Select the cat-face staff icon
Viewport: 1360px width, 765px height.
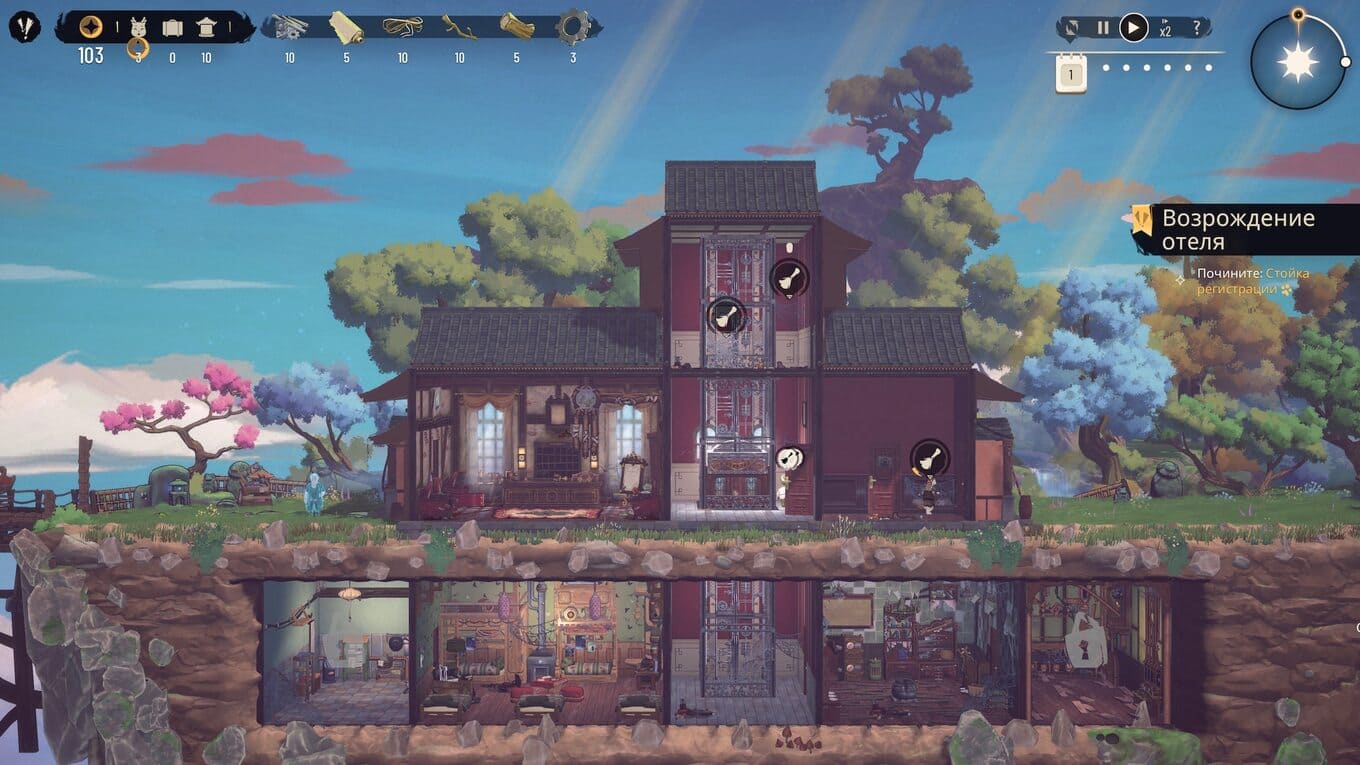pyautogui.click(x=138, y=29)
